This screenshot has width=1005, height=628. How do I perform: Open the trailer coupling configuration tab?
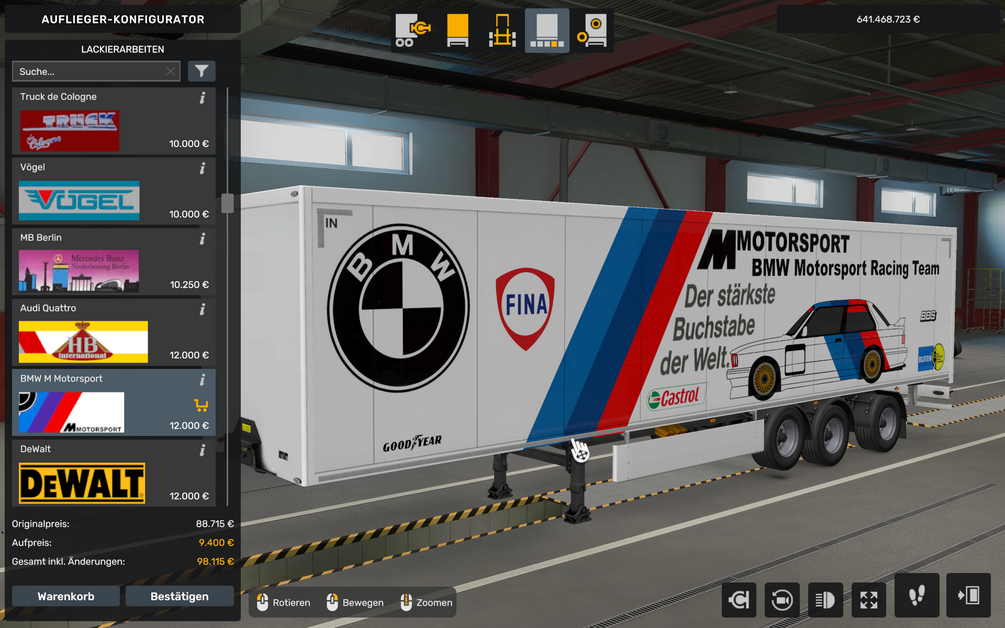coord(412,31)
